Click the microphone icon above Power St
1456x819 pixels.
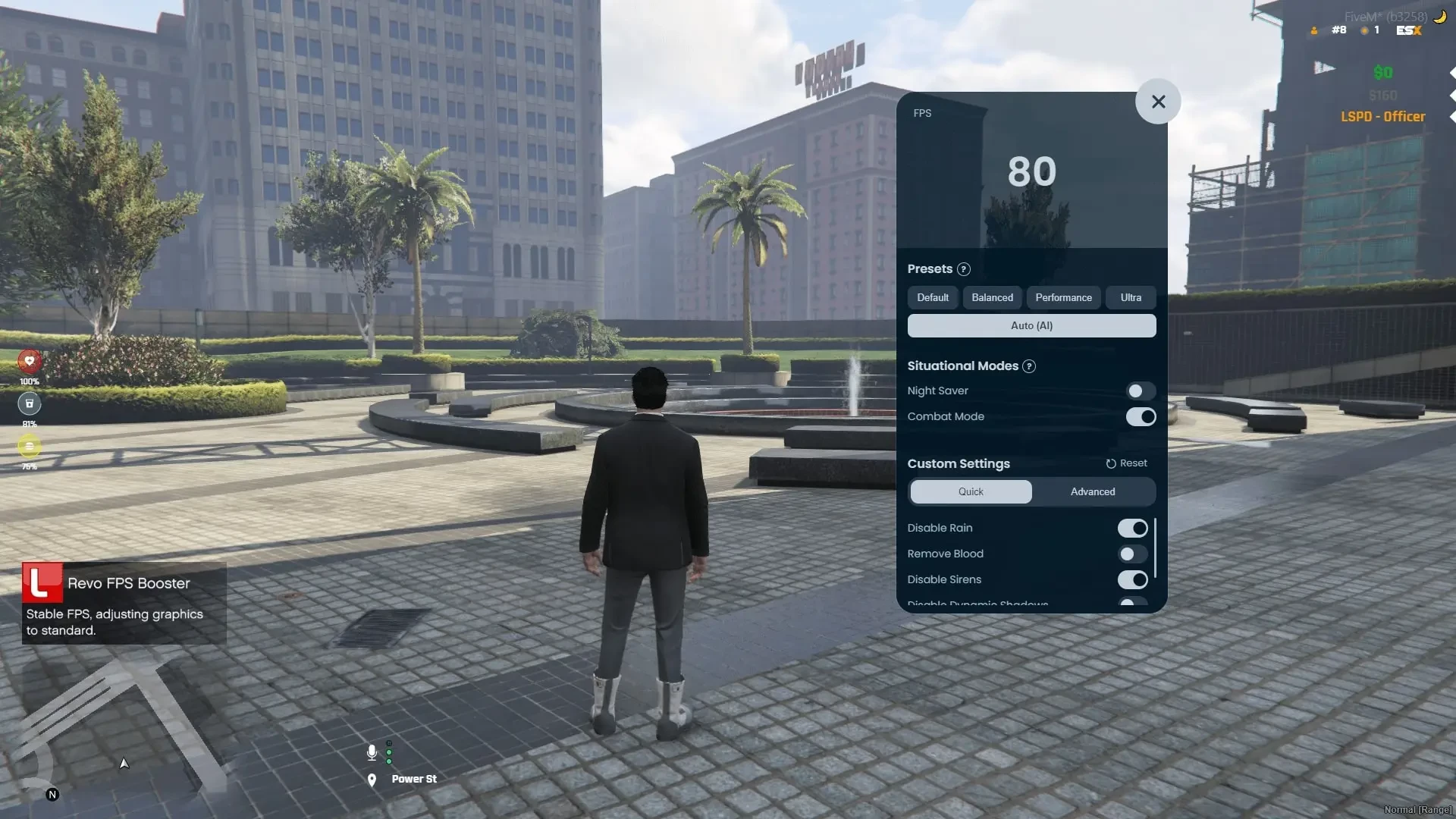[372, 752]
